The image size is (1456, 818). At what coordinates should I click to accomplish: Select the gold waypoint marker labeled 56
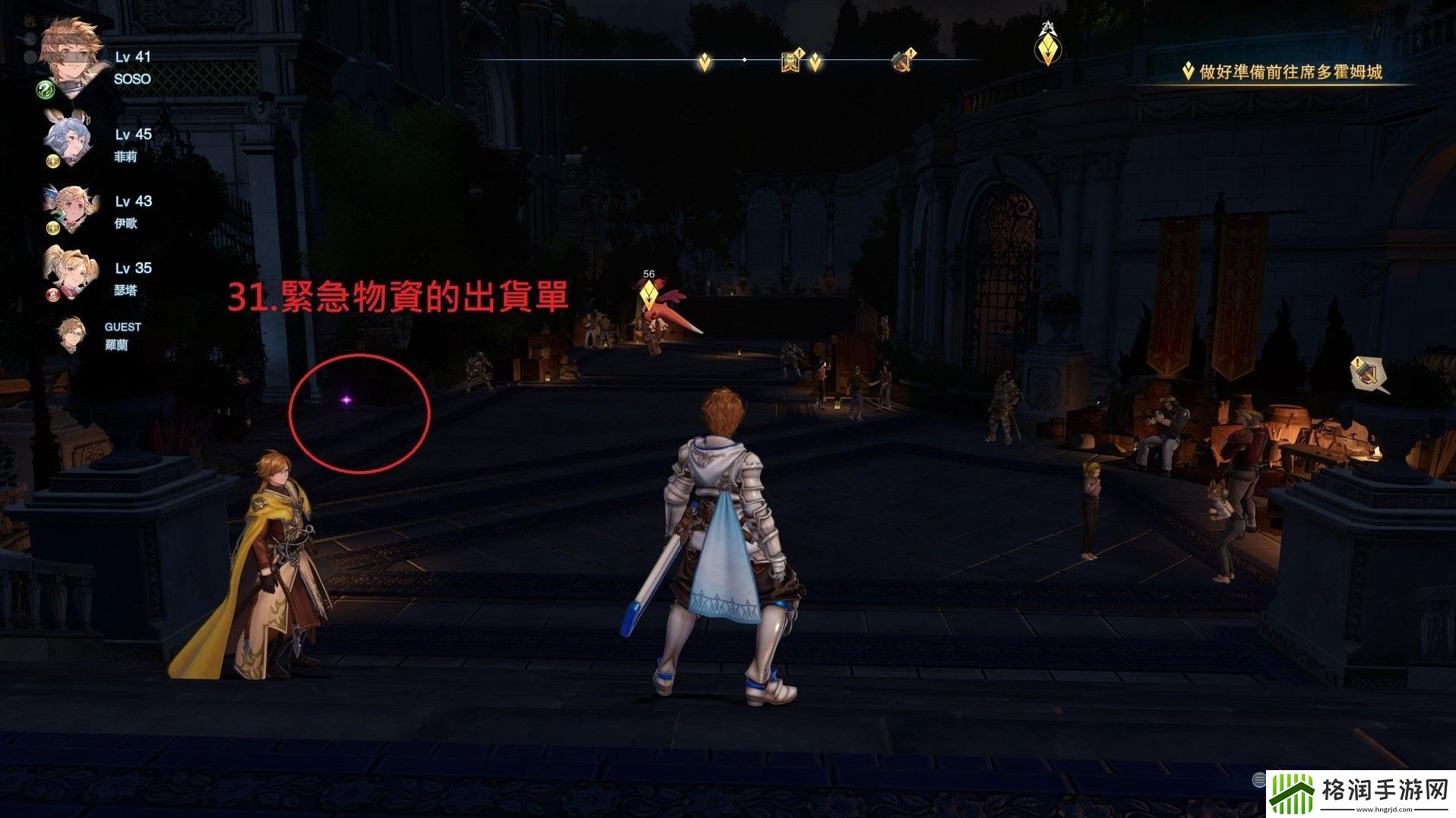pos(648,293)
